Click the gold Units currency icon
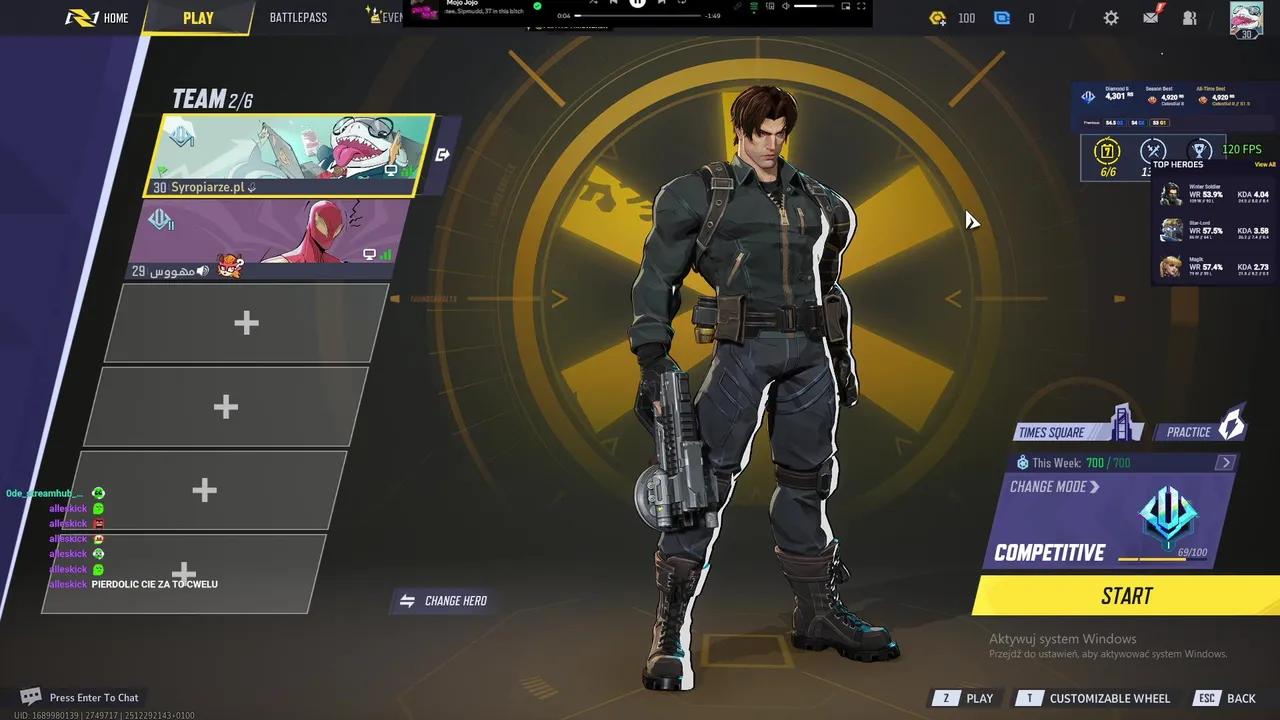1280x720 pixels. click(937, 17)
